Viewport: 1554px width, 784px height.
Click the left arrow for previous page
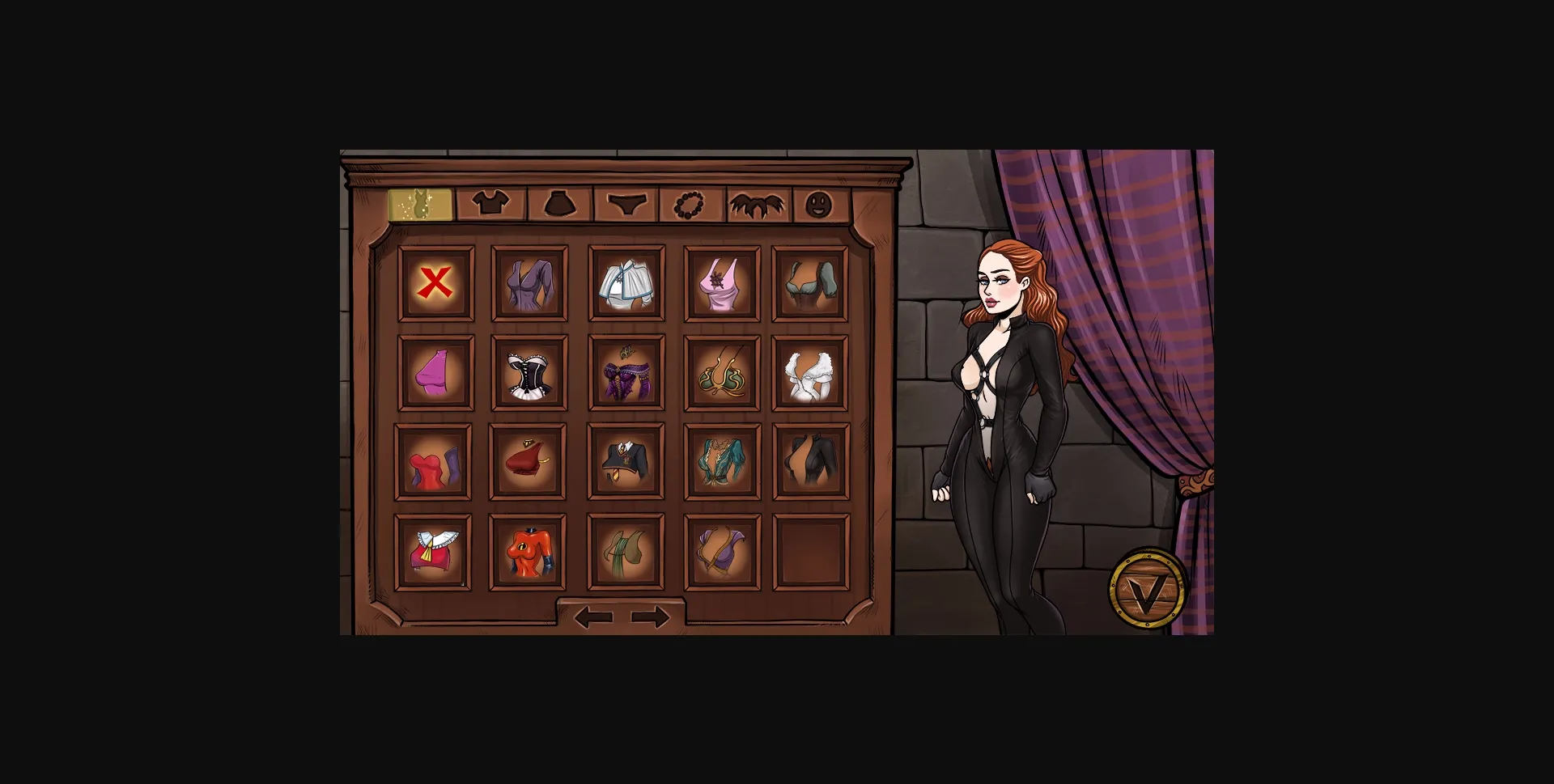click(593, 617)
